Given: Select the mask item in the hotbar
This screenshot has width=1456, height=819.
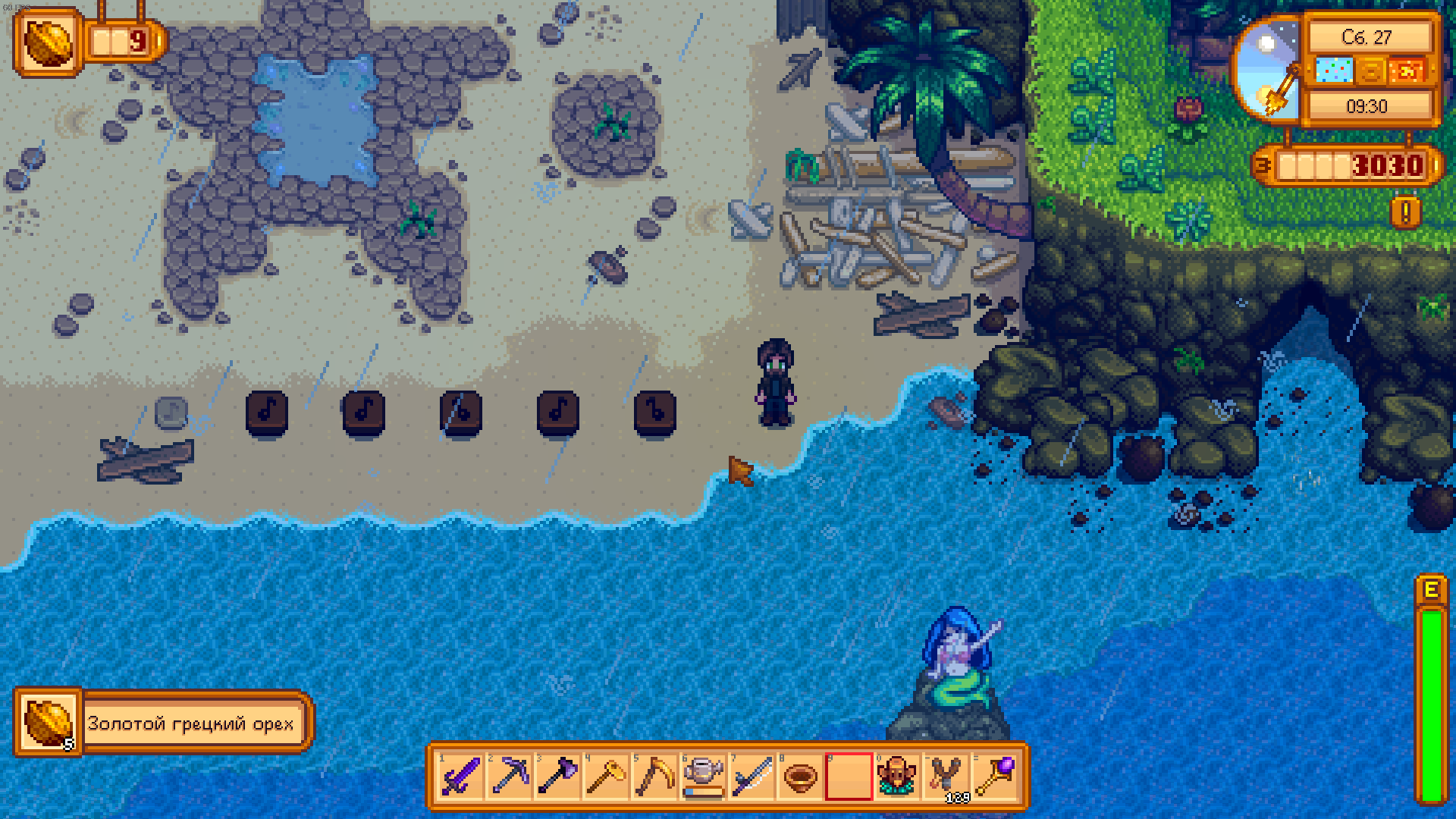Looking at the screenshot, I should (897, 776).
